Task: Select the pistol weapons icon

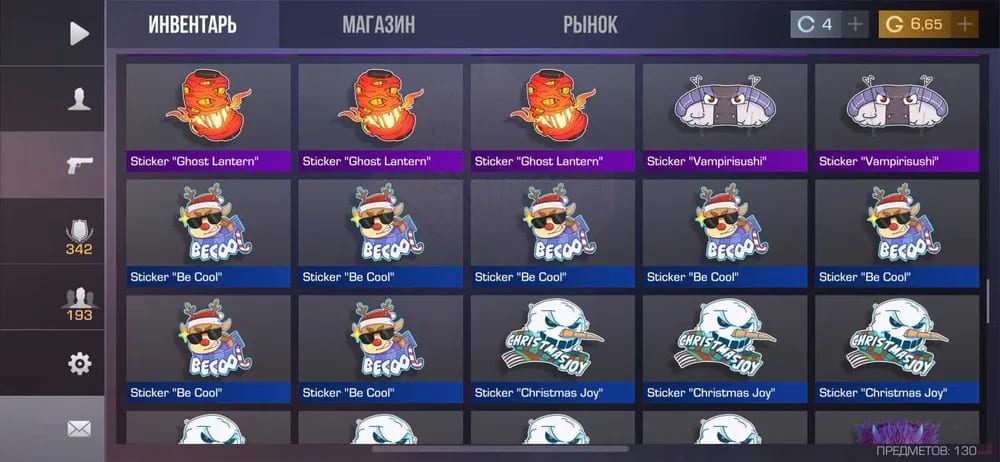Action: 79,165
